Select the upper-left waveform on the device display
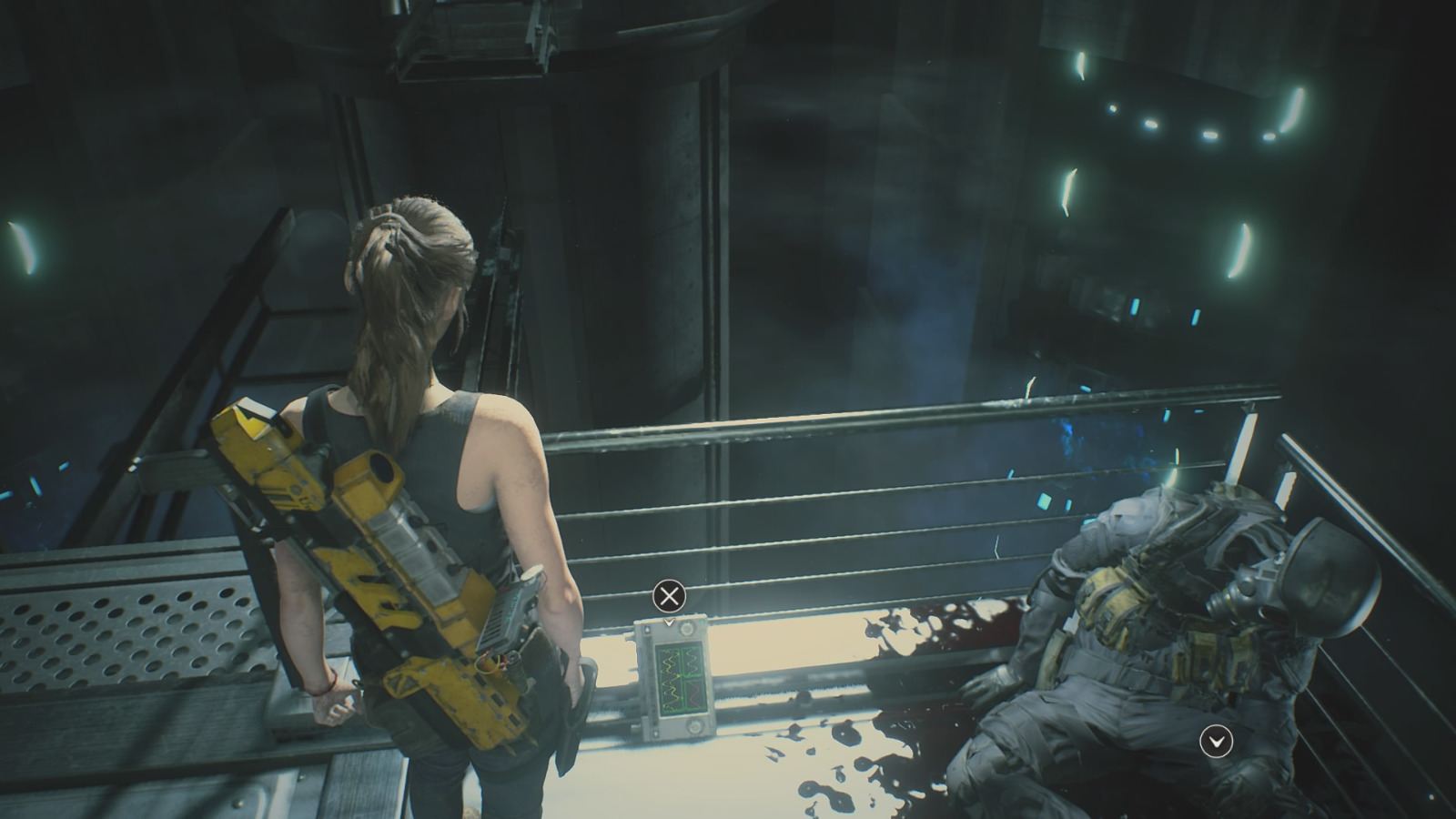This screenshot has height=819, width=1456. 670,660
